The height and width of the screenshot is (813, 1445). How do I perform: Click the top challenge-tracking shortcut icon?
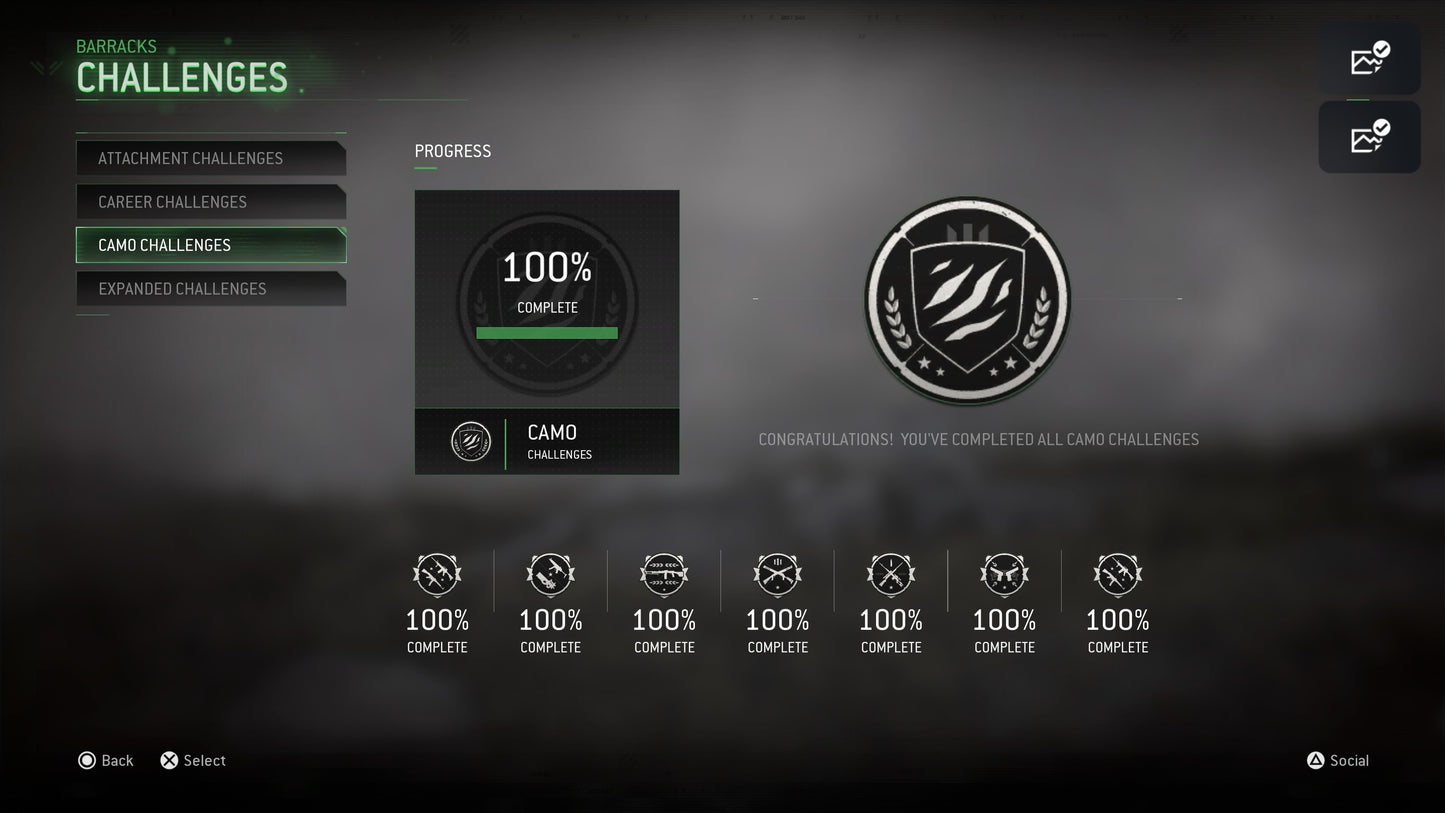tap(1369, 58)
